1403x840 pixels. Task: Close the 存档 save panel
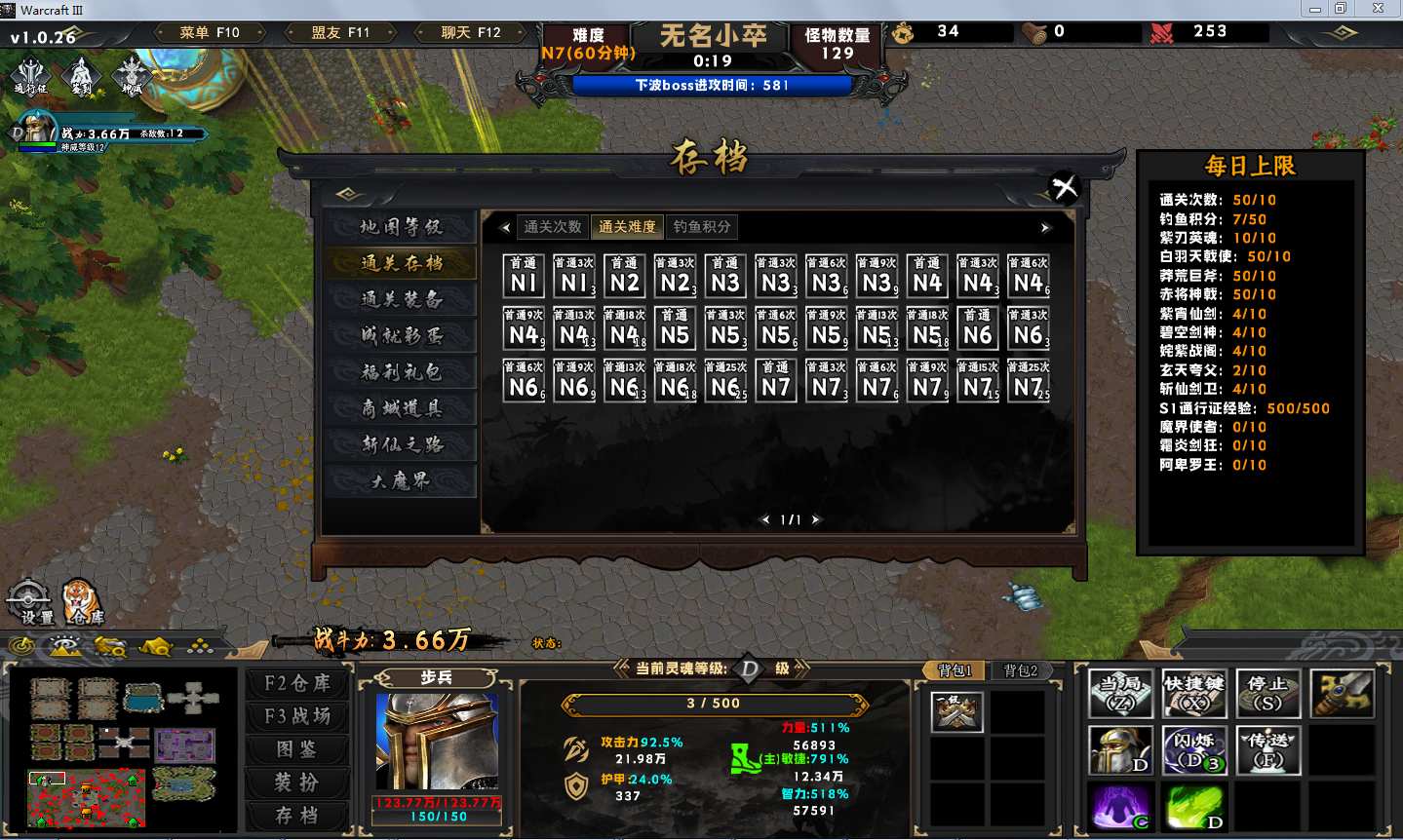[x=1065, y=185]
